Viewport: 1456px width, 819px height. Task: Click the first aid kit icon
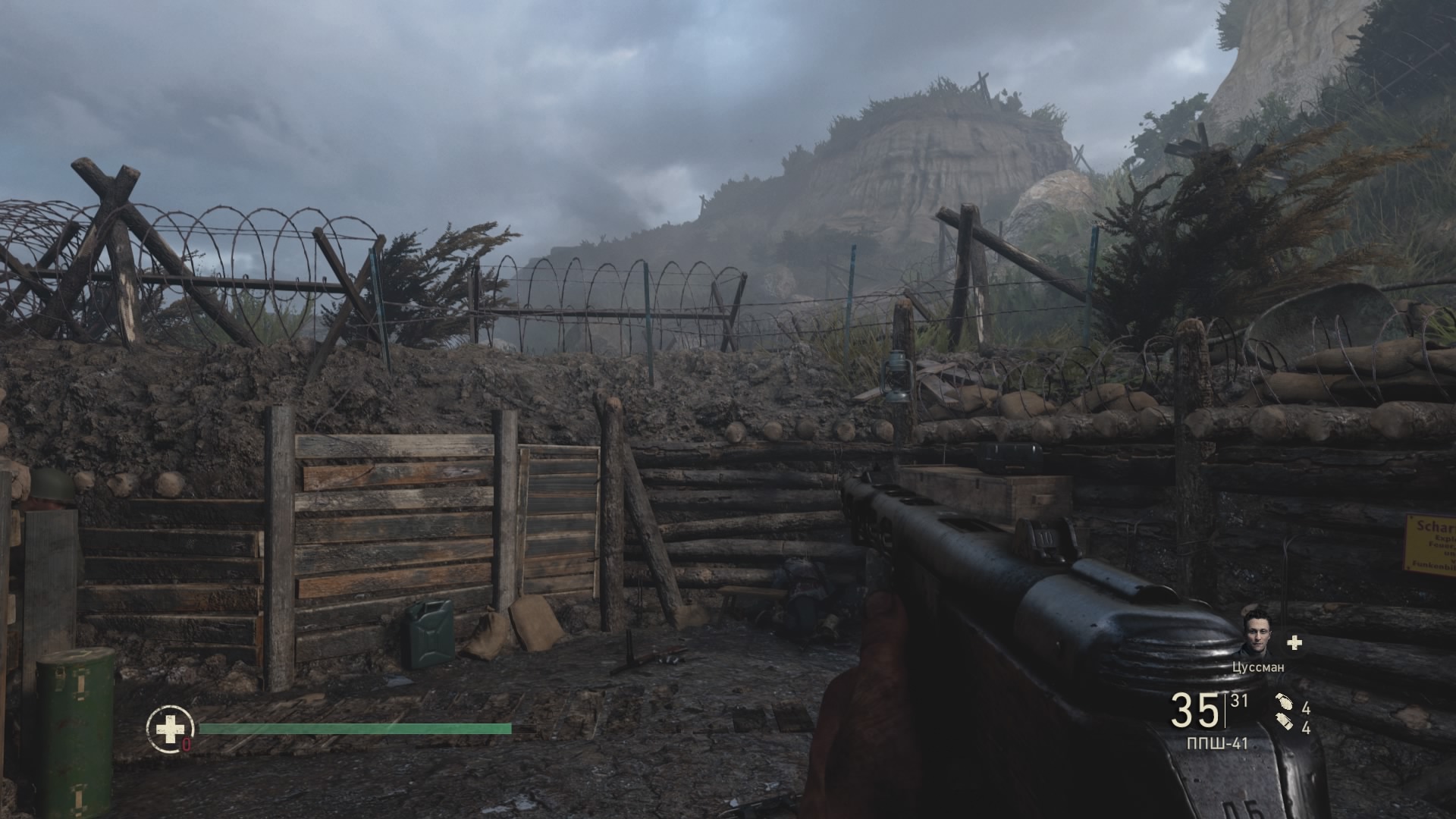coord(170,730)
